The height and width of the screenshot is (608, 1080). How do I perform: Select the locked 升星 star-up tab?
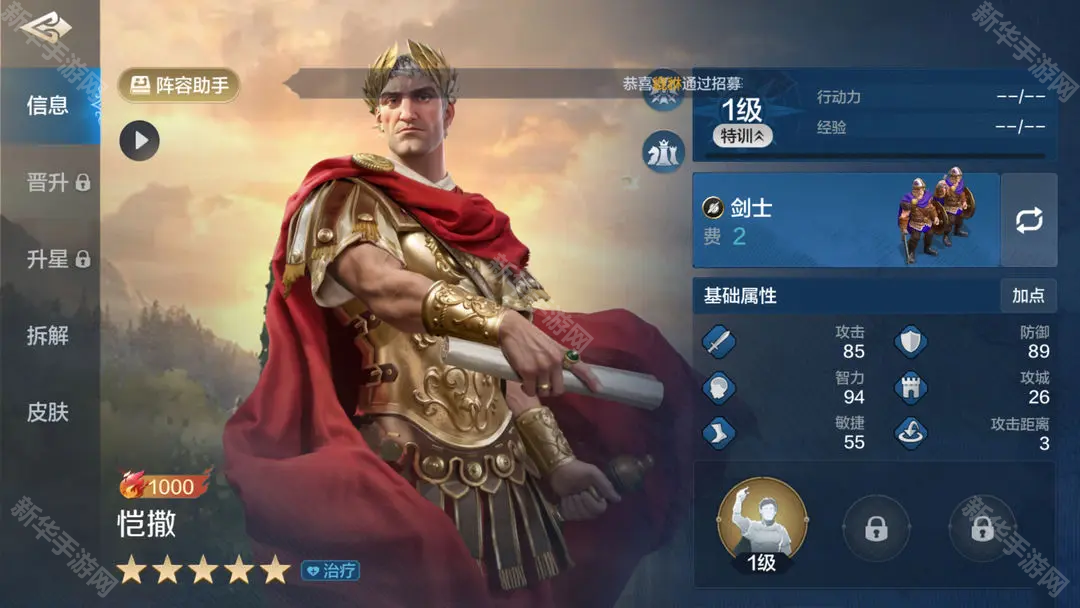click(x=58, y=259)
